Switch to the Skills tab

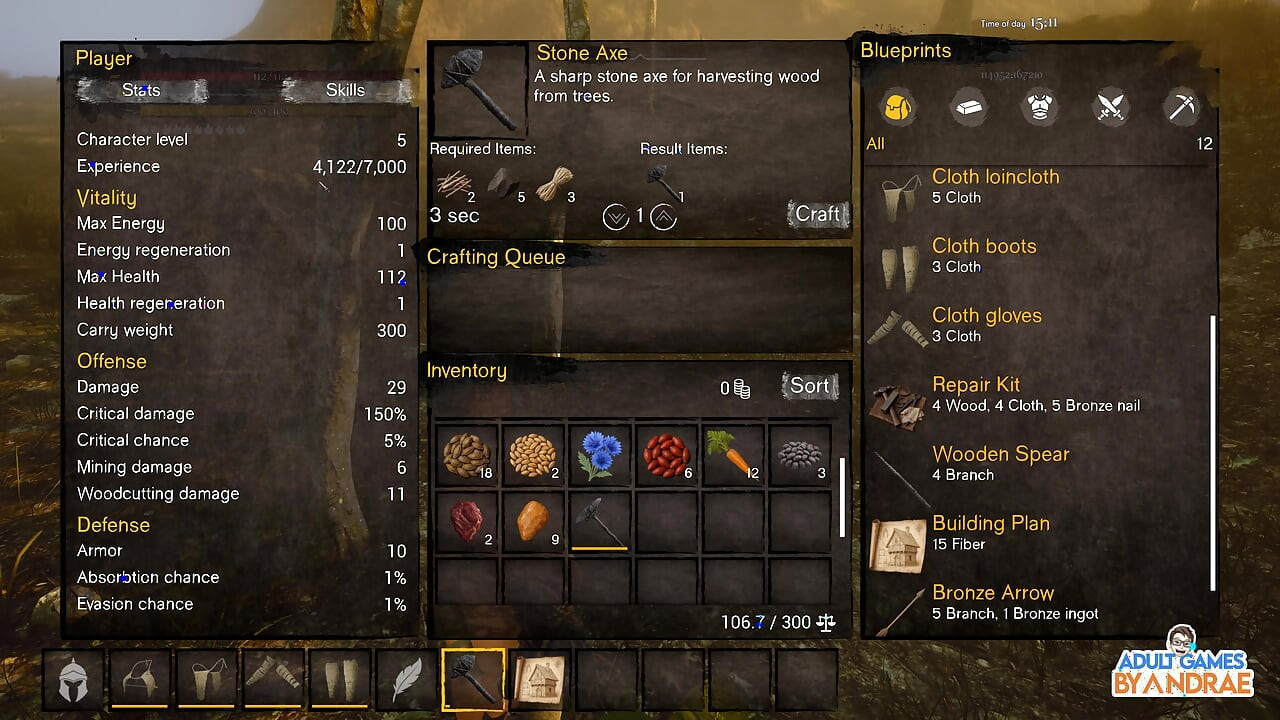pyautogui.click(x=345, y=90)
